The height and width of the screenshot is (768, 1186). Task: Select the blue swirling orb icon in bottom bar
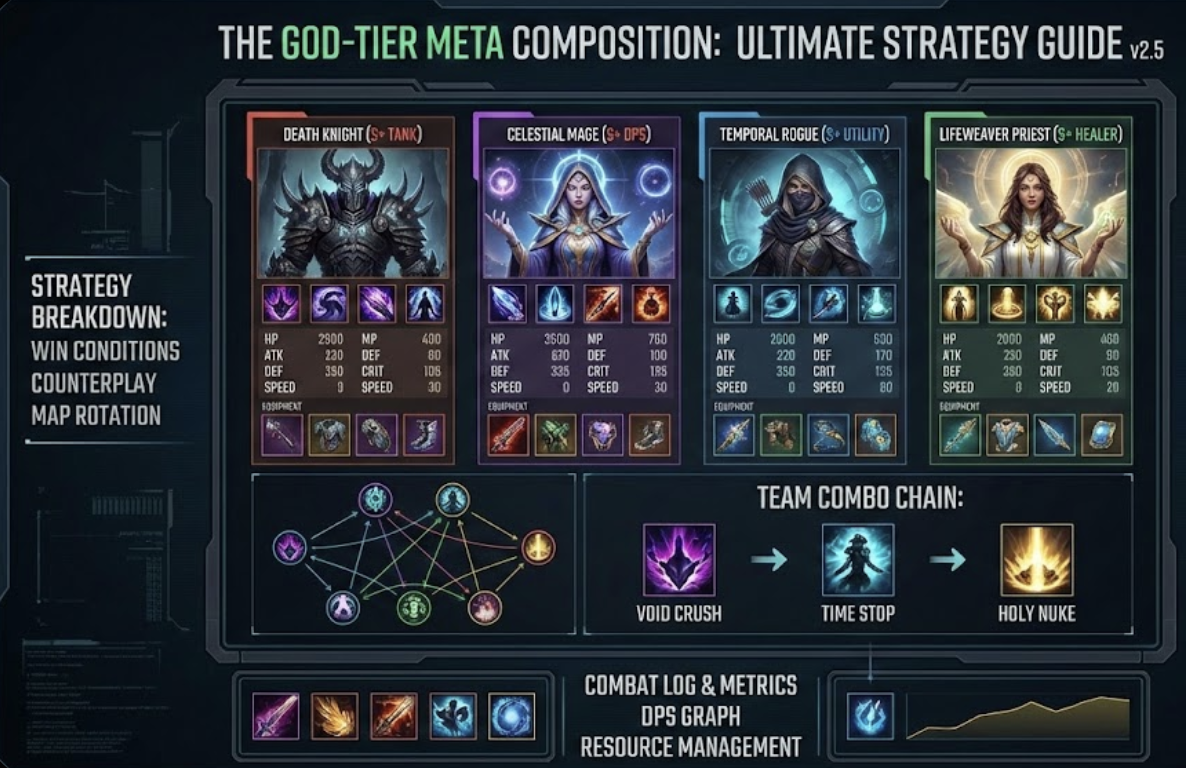(512, 716)
